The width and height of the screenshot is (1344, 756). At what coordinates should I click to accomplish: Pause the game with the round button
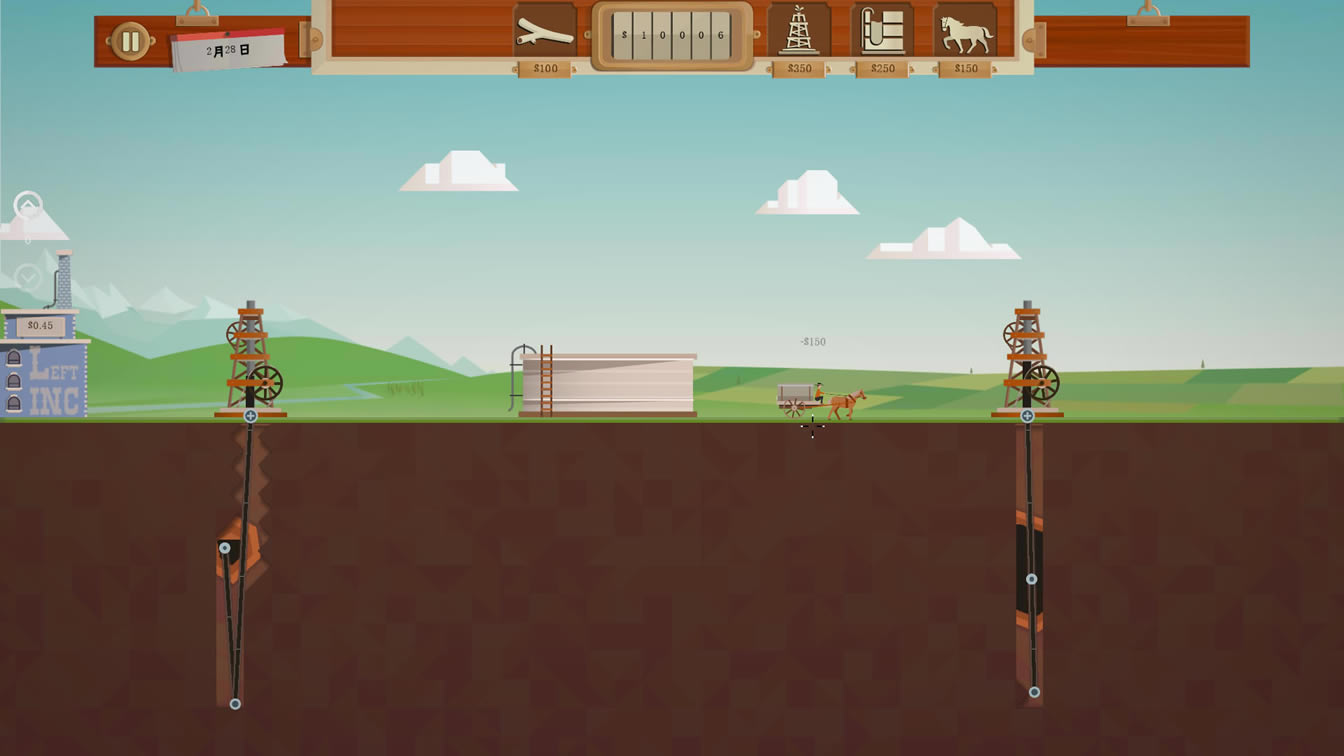(130, 41)
